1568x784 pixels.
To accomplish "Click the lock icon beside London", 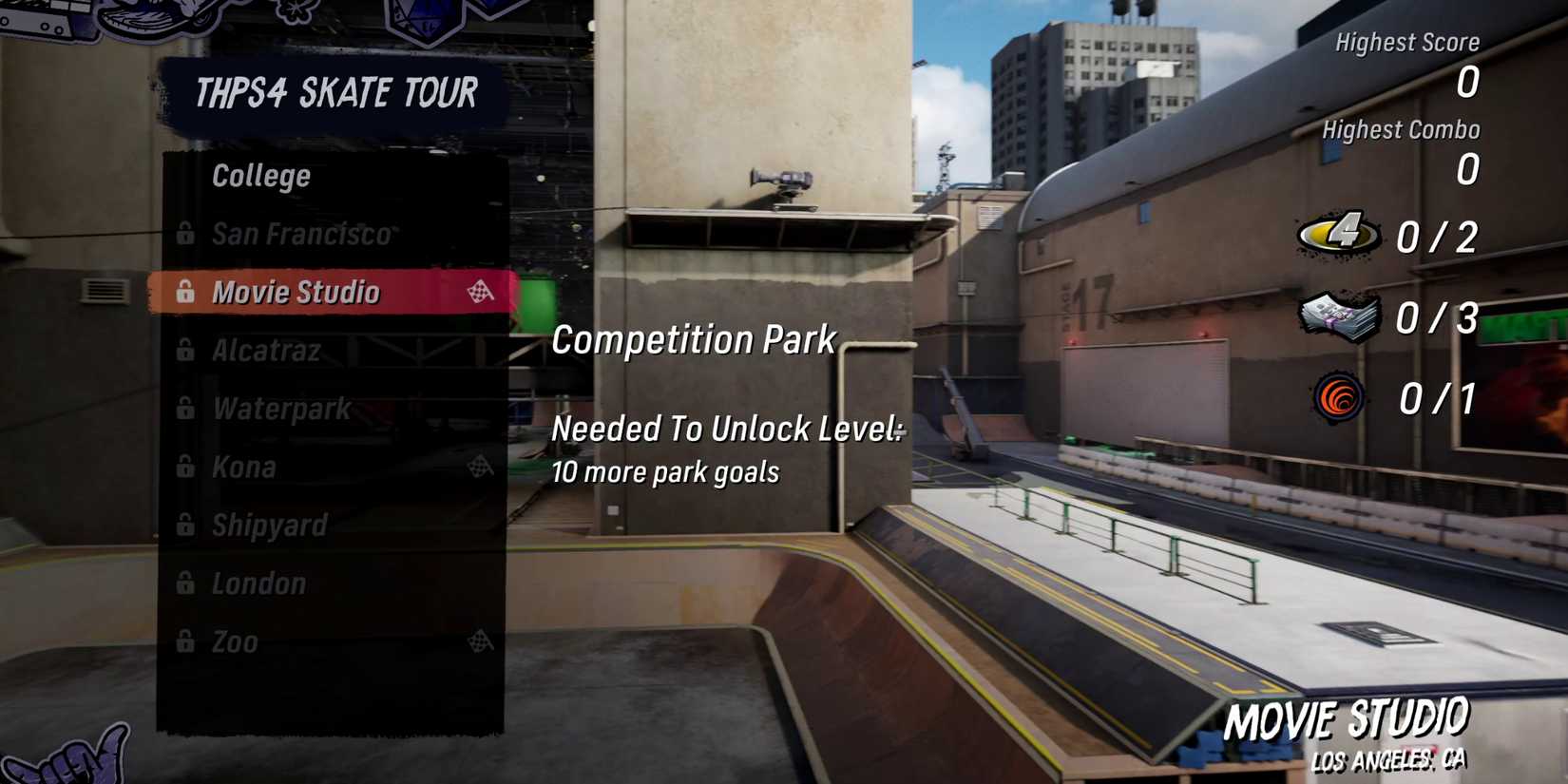I will coord(186,583).
